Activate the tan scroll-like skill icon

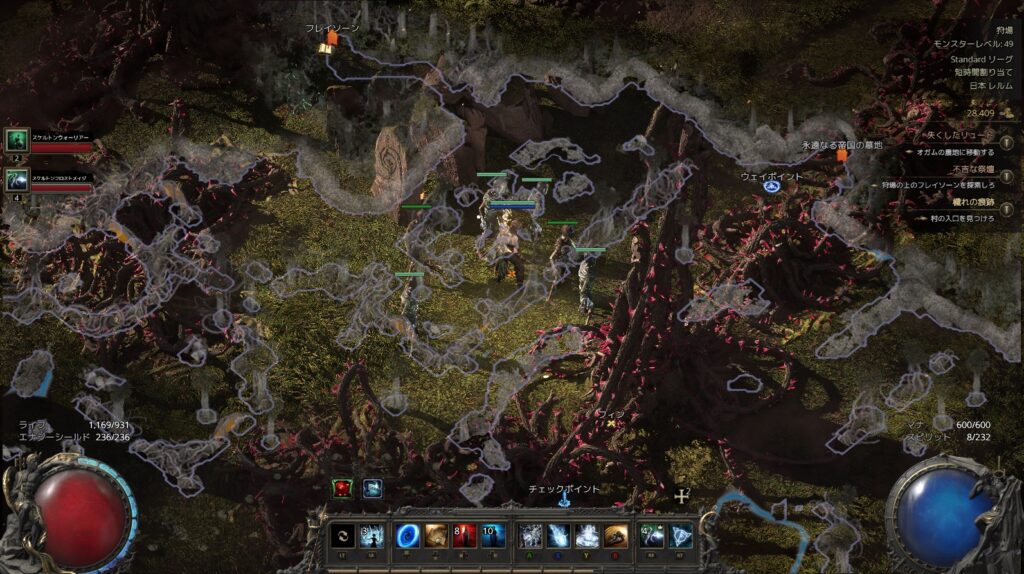pyautogui.click(x=435, y=535)
